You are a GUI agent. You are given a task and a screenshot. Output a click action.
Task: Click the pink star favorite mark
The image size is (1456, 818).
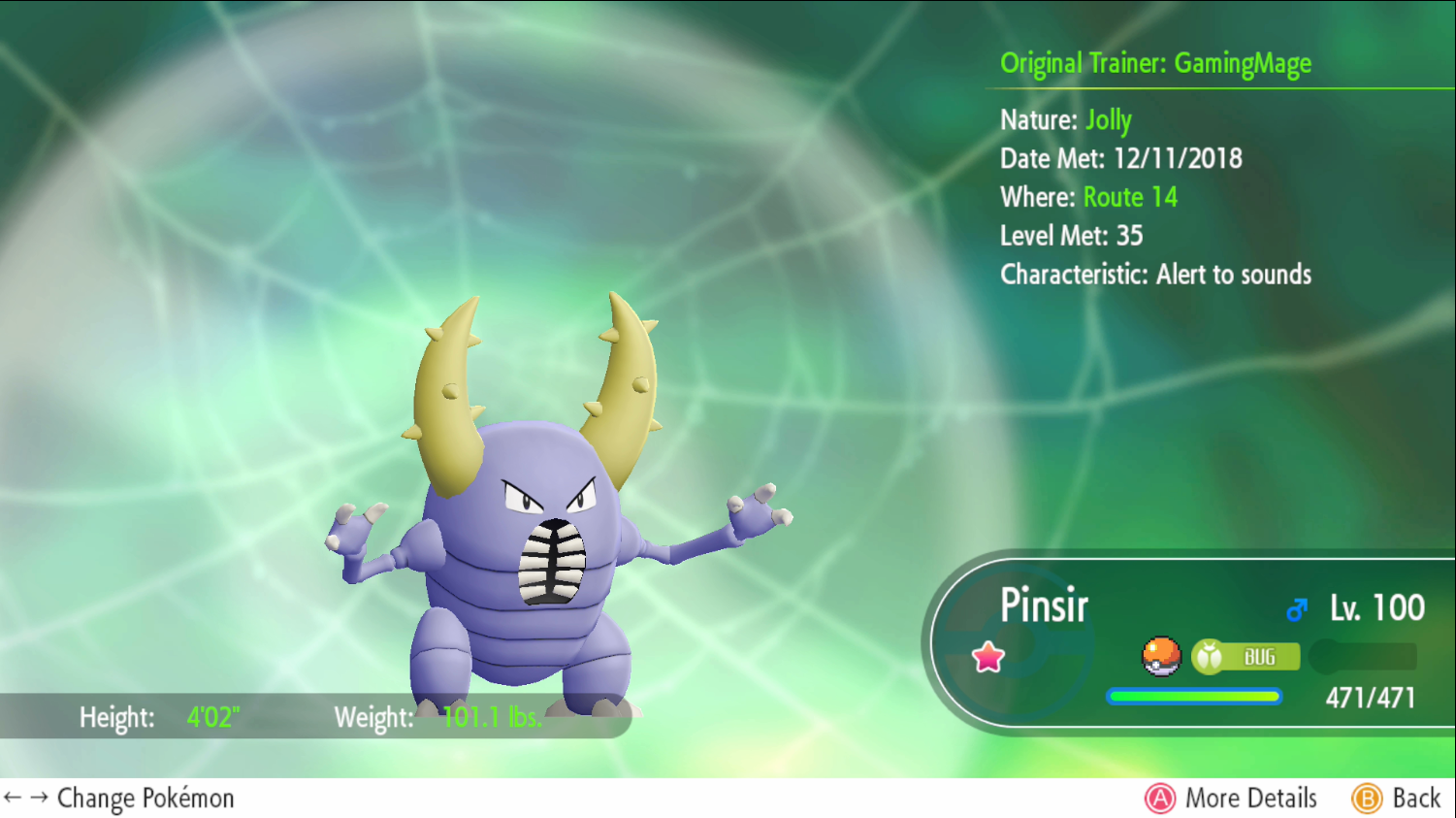pyautogui.click(x=988, y=657)
